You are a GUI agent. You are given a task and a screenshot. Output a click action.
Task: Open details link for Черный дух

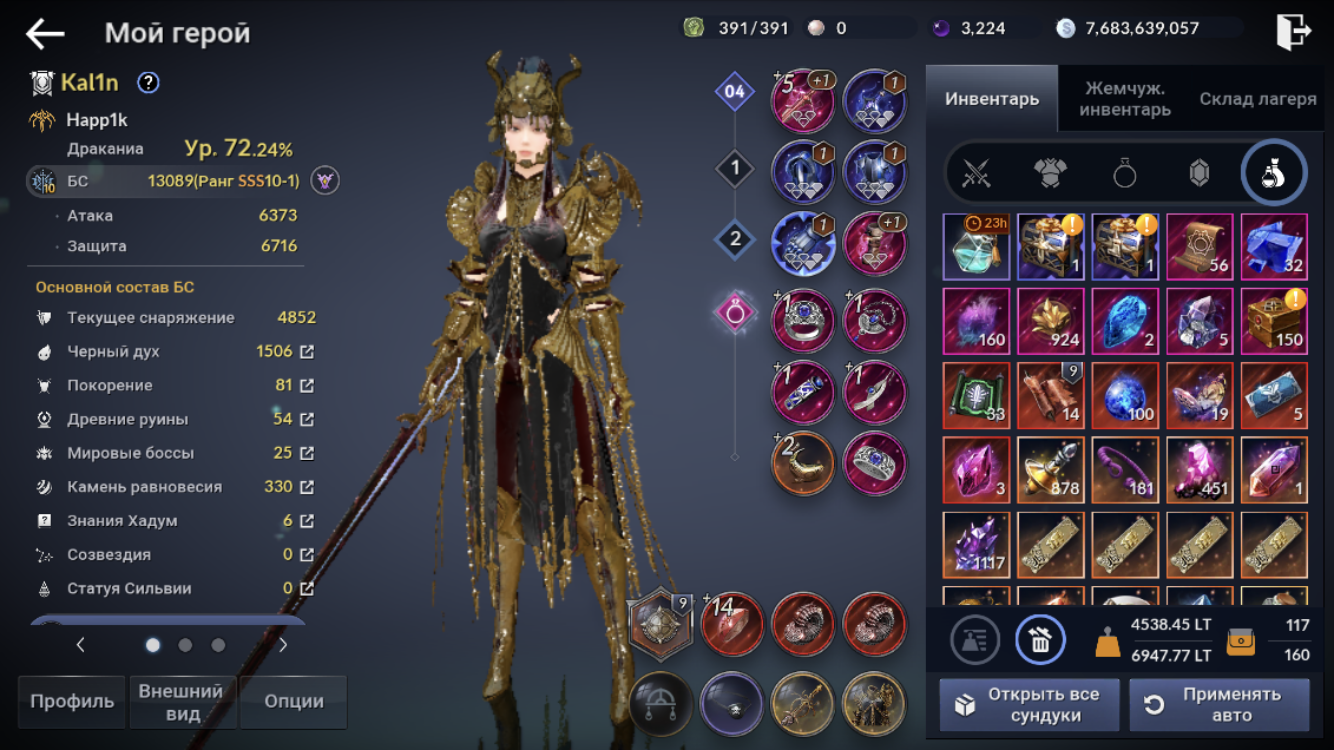[x=307, y=352]
